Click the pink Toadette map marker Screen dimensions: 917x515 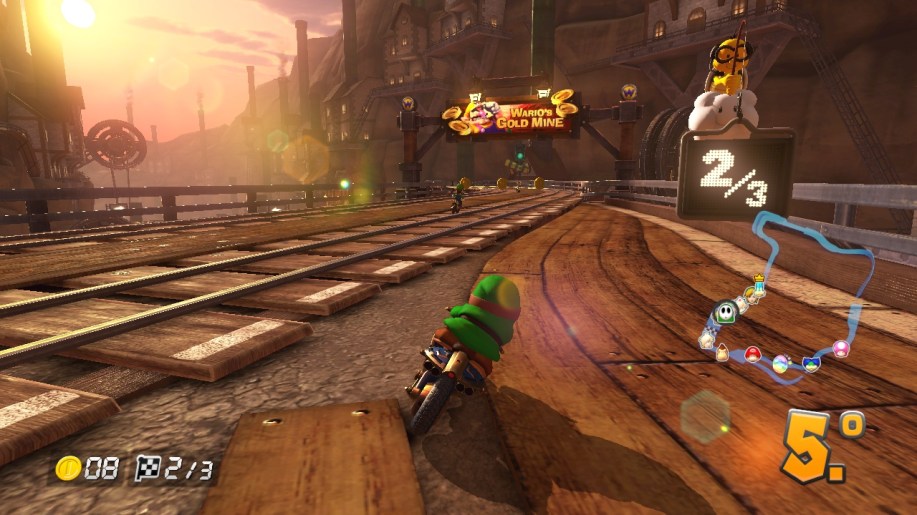point(840,348)
